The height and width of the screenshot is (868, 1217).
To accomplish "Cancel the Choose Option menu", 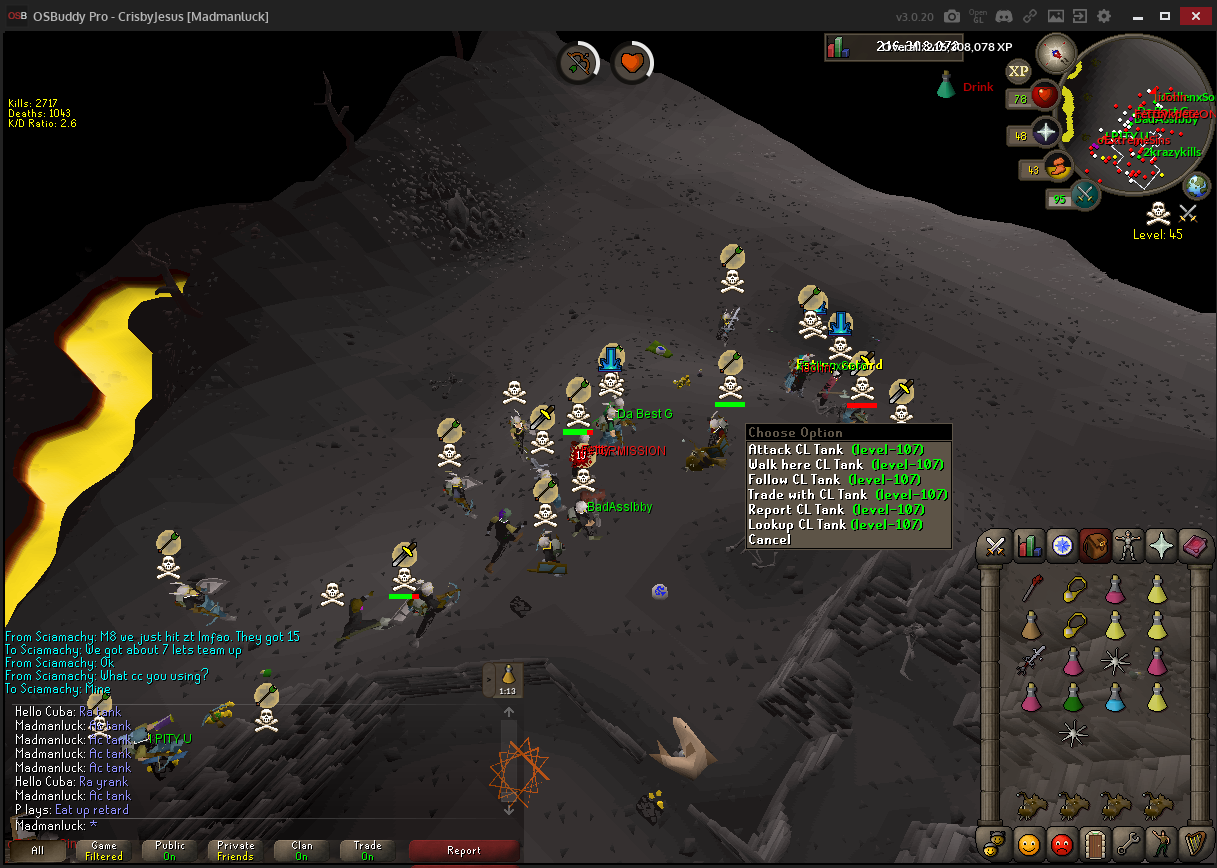I will 770,540.
